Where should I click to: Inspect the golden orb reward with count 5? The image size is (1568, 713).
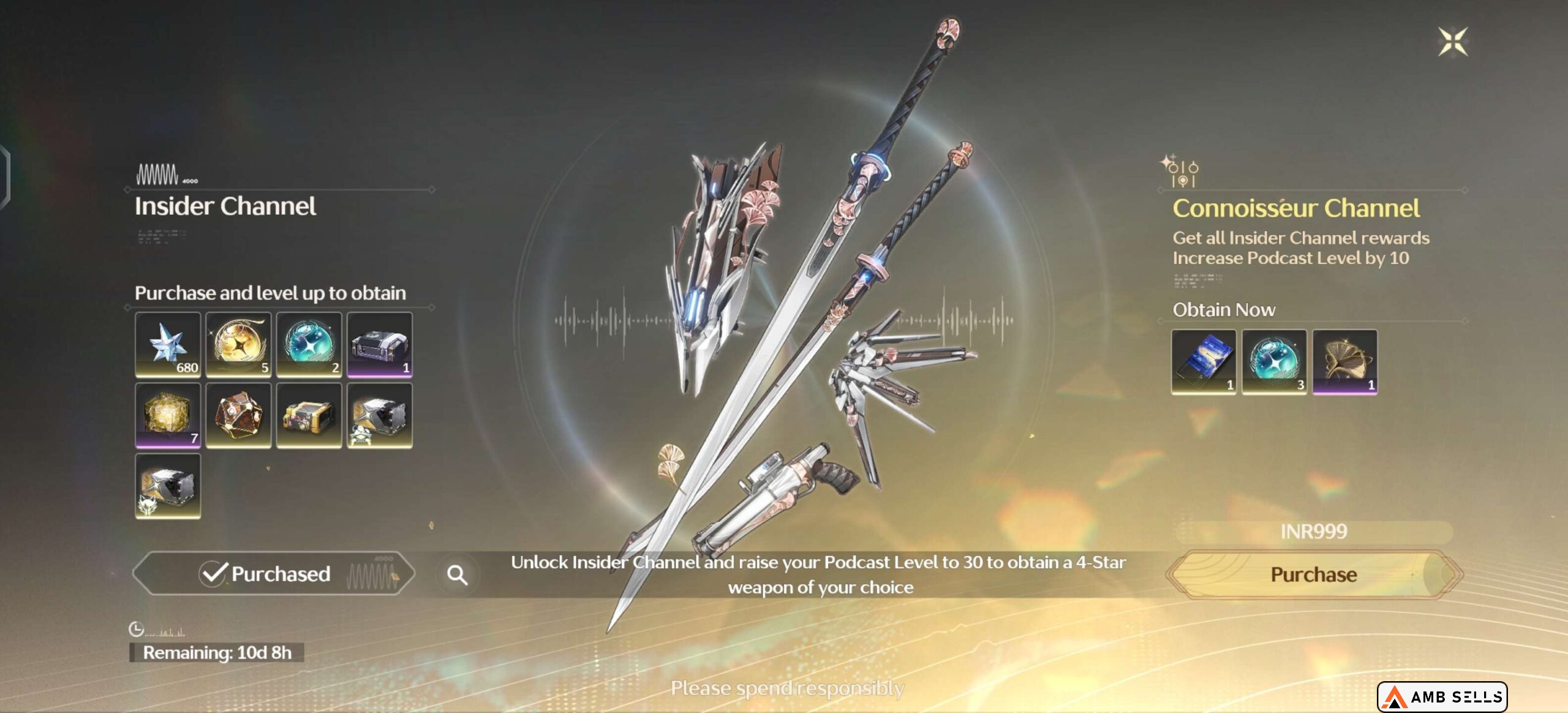click(238, 344)
